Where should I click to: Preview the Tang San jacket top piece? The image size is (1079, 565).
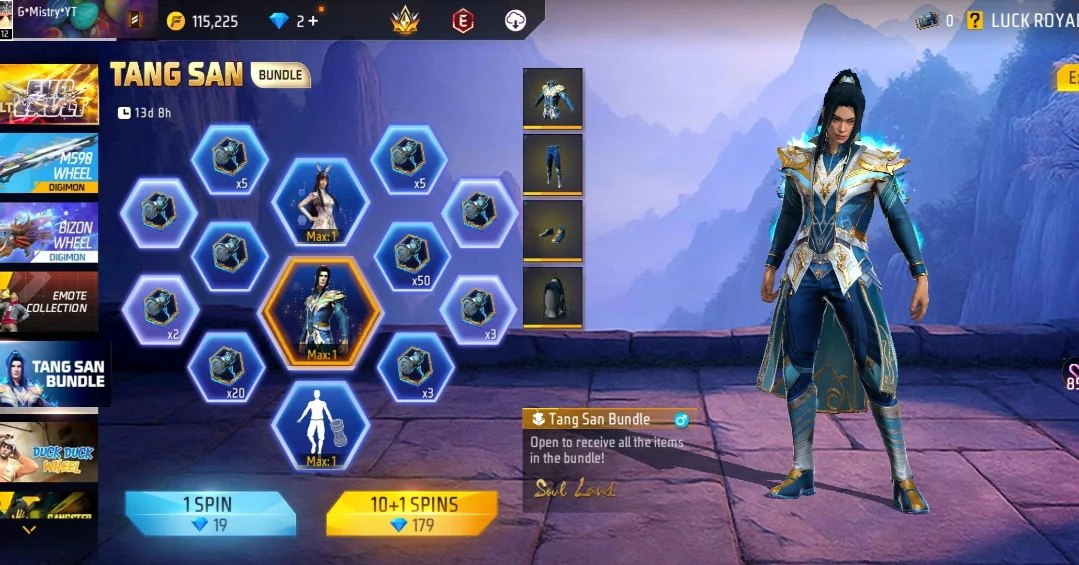[552, 98]
